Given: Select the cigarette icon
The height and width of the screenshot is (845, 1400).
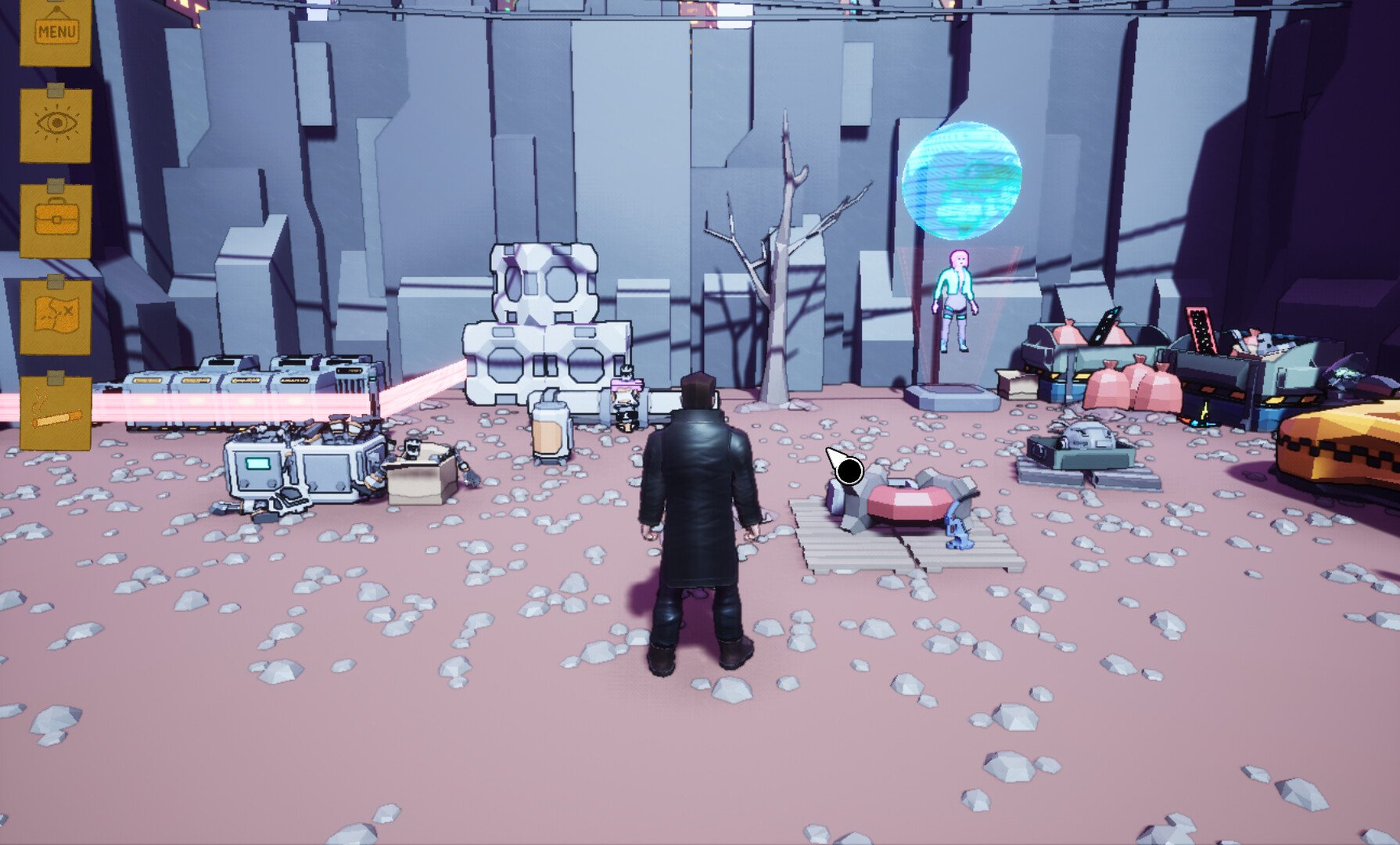Looking at the screenshot, I should 56,412.
